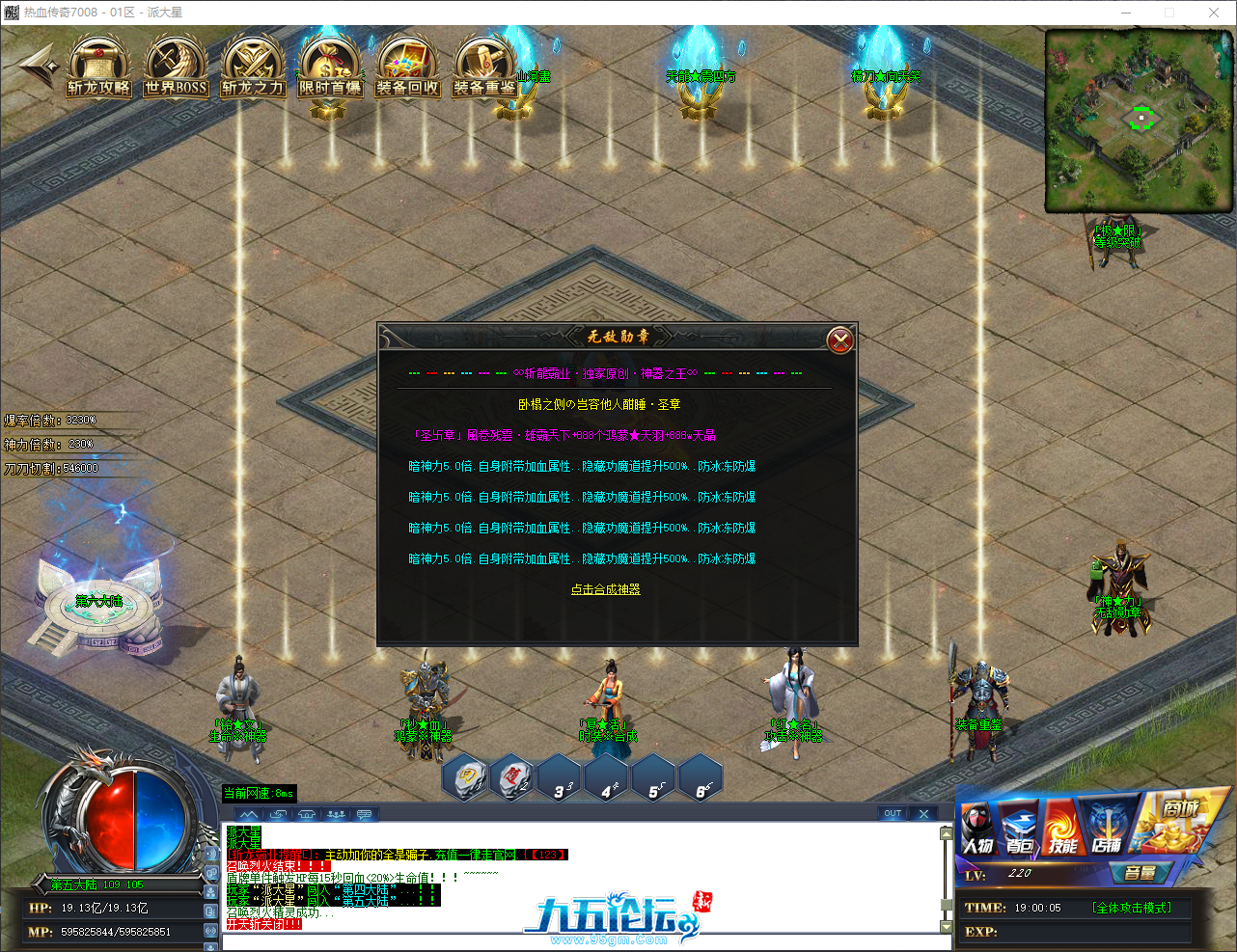The height and width of the screenshot is (952, 1237).
Task: Toggle the 音量 volume button
Action: tap(1142, 874)
